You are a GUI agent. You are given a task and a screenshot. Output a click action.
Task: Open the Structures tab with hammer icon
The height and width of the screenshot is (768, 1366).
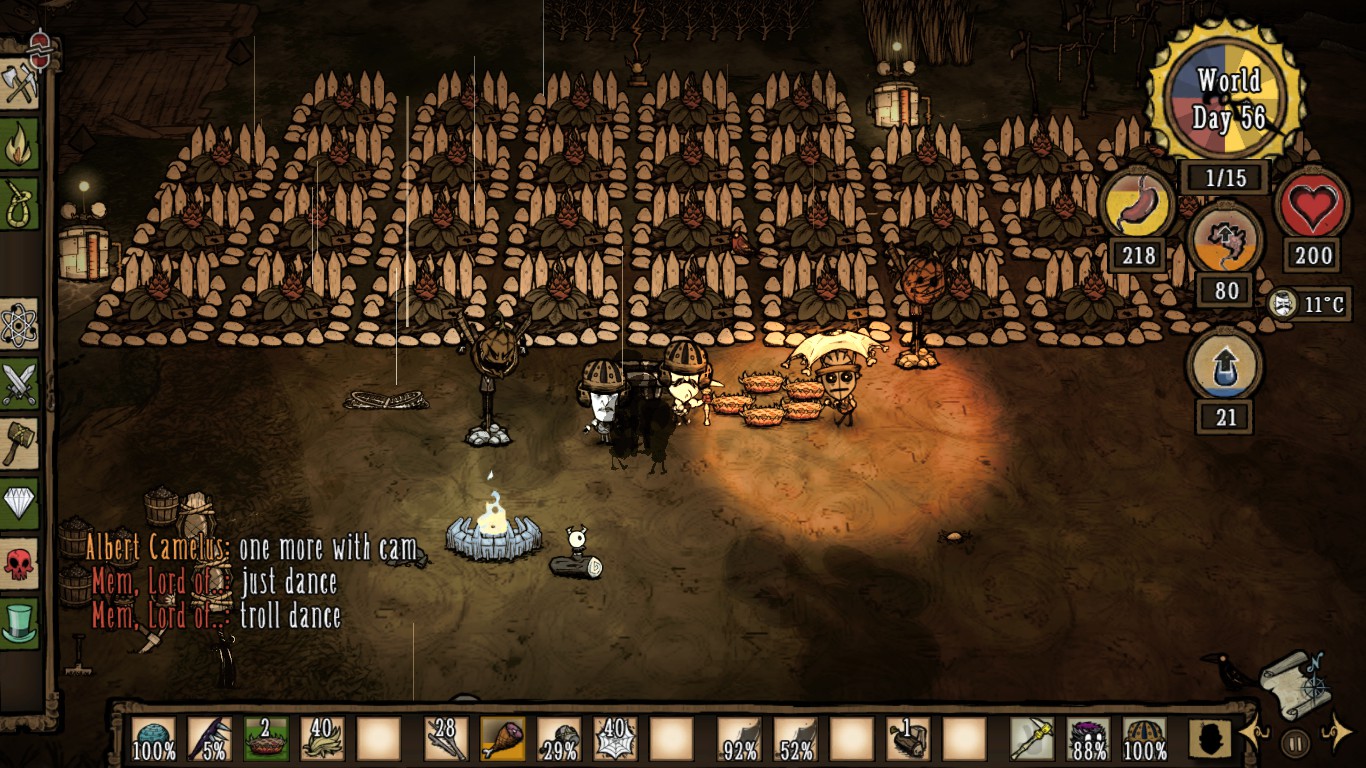(20, 442)
